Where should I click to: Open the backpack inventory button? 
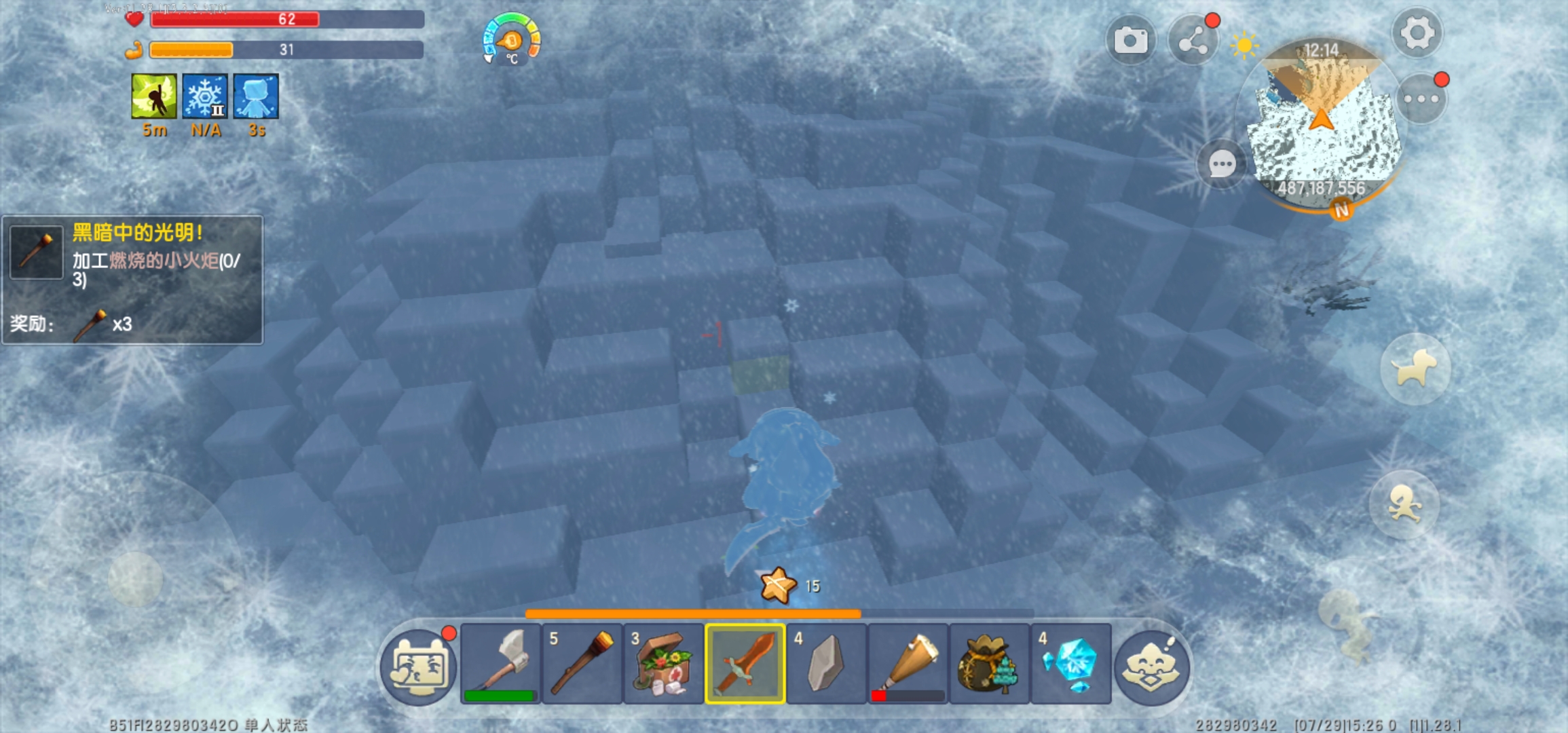coord(418,666)
